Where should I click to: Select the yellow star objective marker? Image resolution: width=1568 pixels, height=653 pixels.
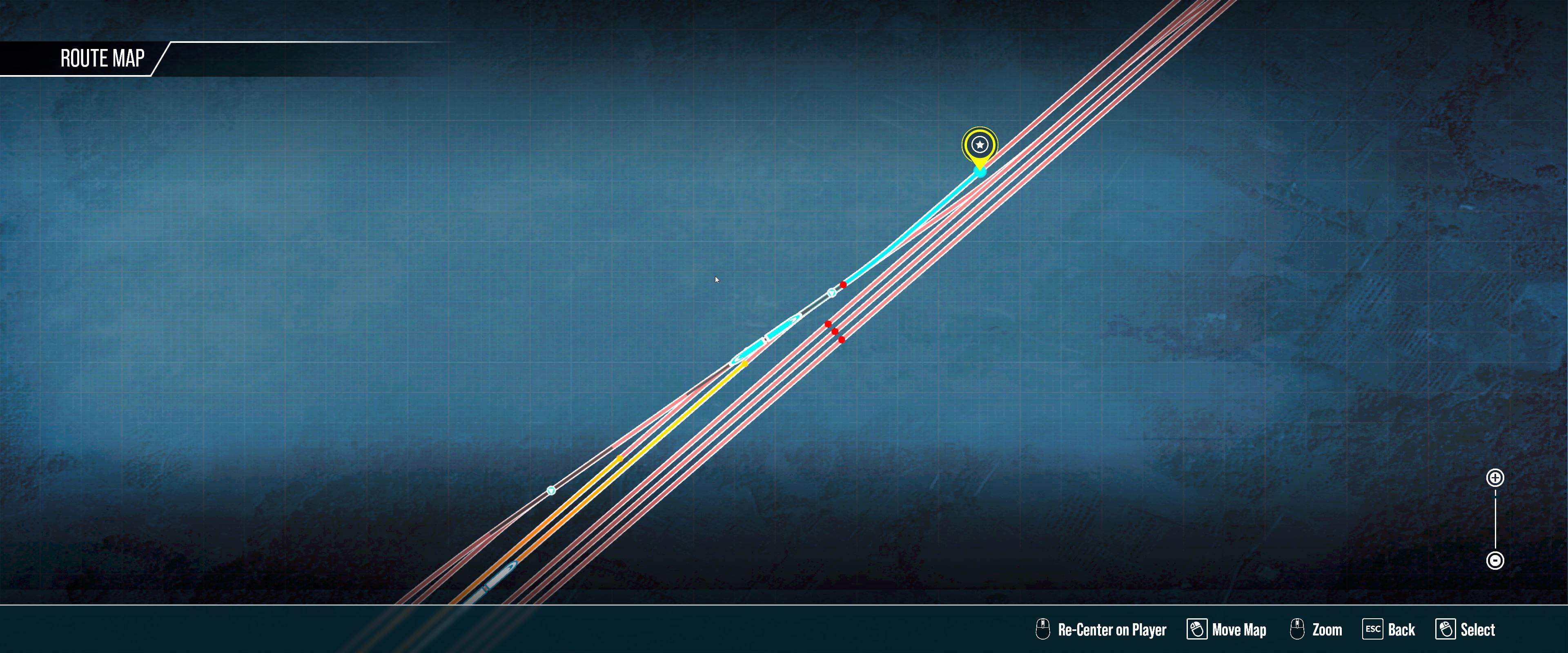coord(980,145)
